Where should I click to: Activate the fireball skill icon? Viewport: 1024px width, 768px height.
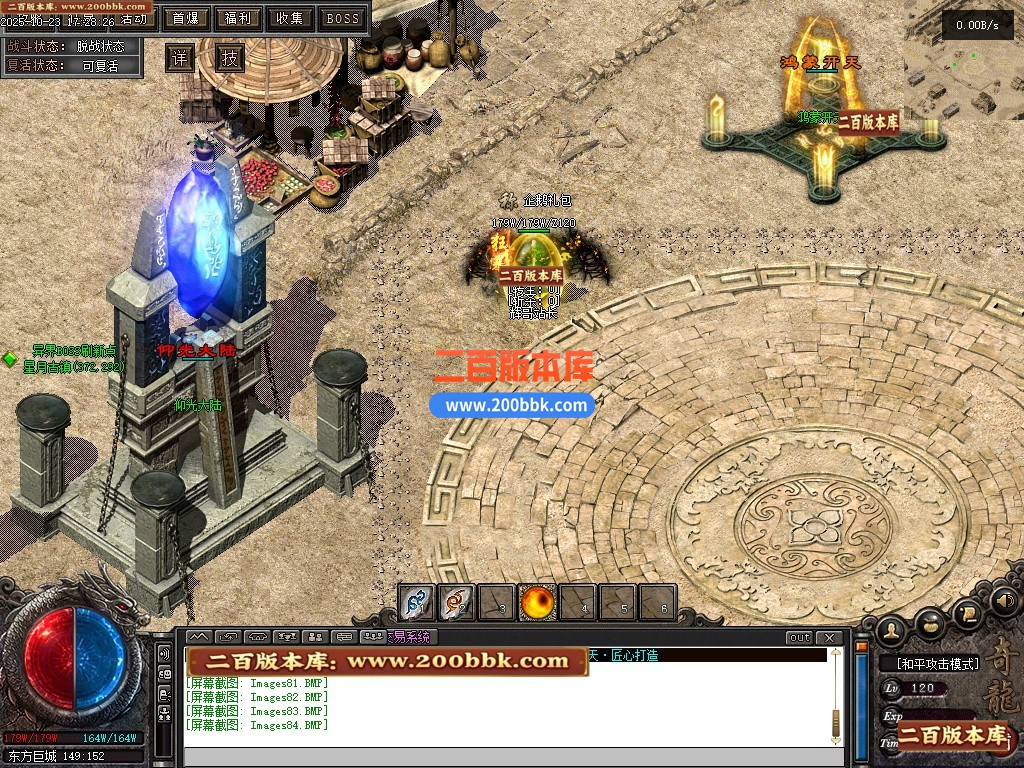(538, 603)
